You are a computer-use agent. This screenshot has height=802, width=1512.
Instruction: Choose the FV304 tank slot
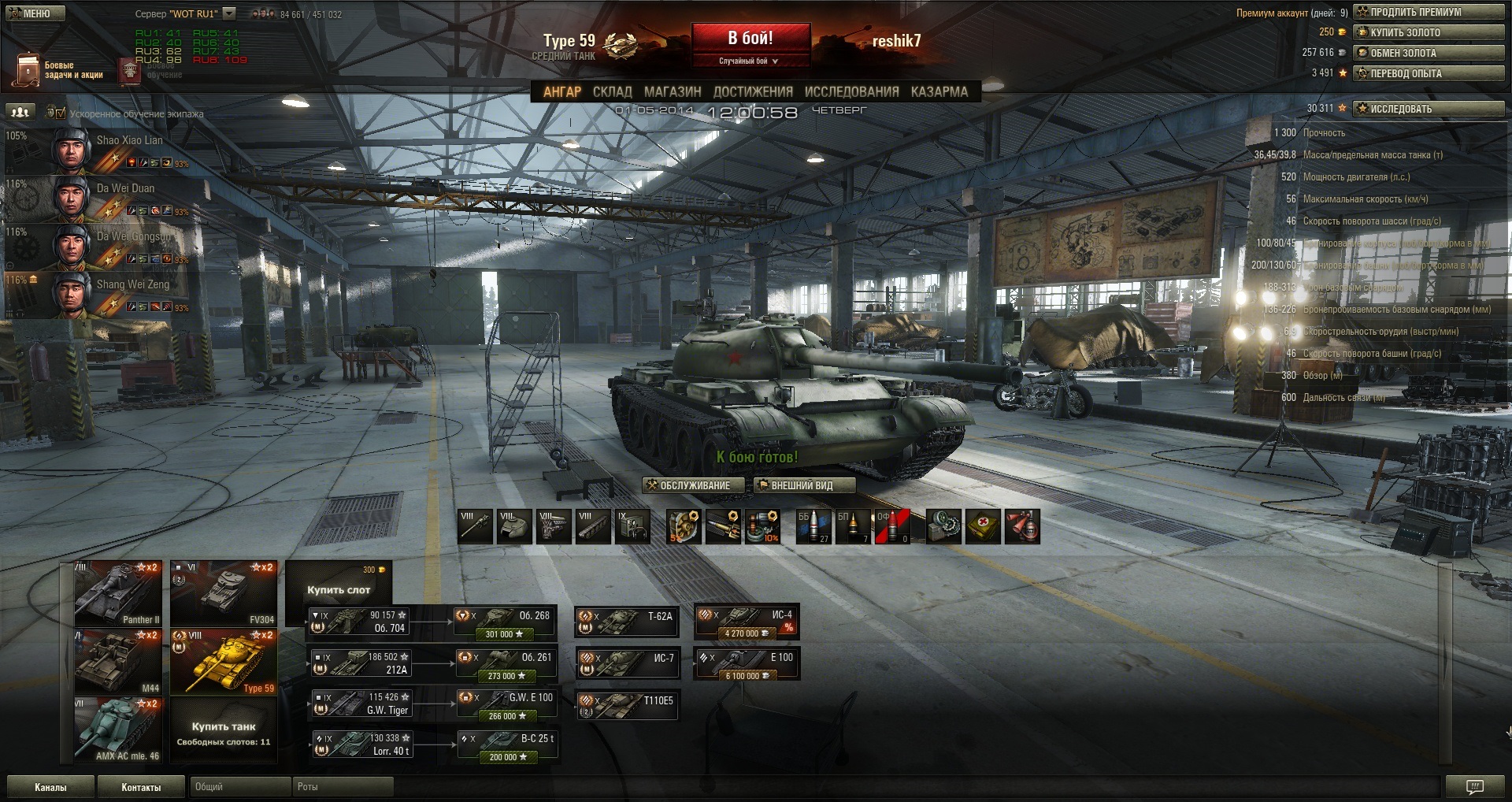pos(224,593)
